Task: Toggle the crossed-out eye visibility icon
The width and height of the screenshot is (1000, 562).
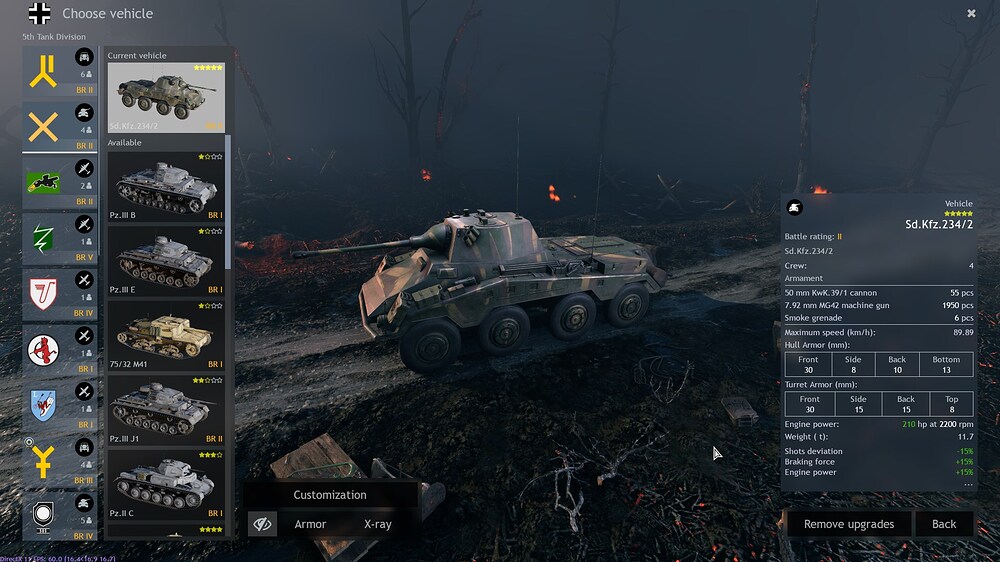Action: pos(263,524)
